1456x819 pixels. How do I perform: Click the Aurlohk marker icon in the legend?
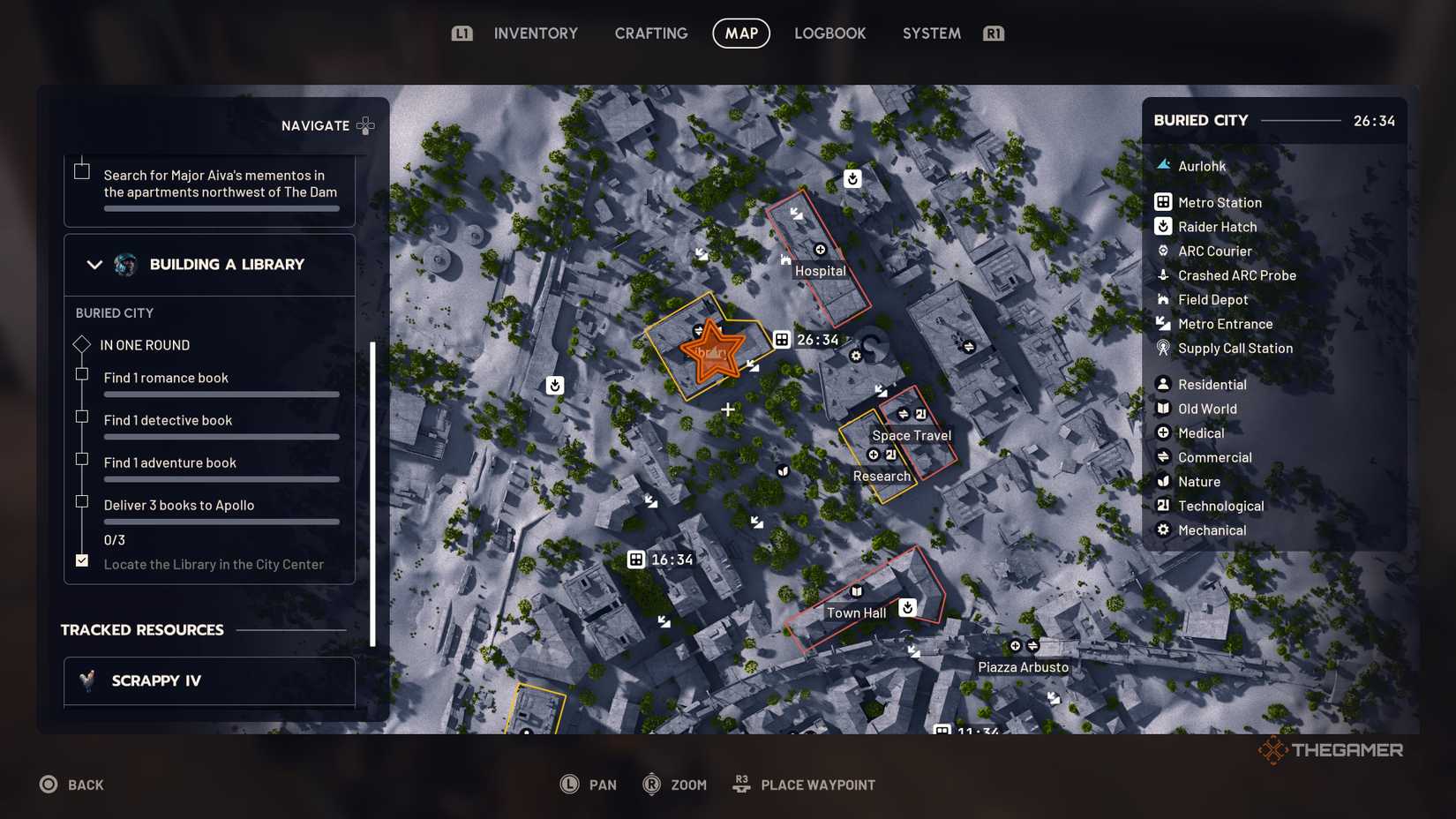pyautogui.click(x=1164, y=165)
